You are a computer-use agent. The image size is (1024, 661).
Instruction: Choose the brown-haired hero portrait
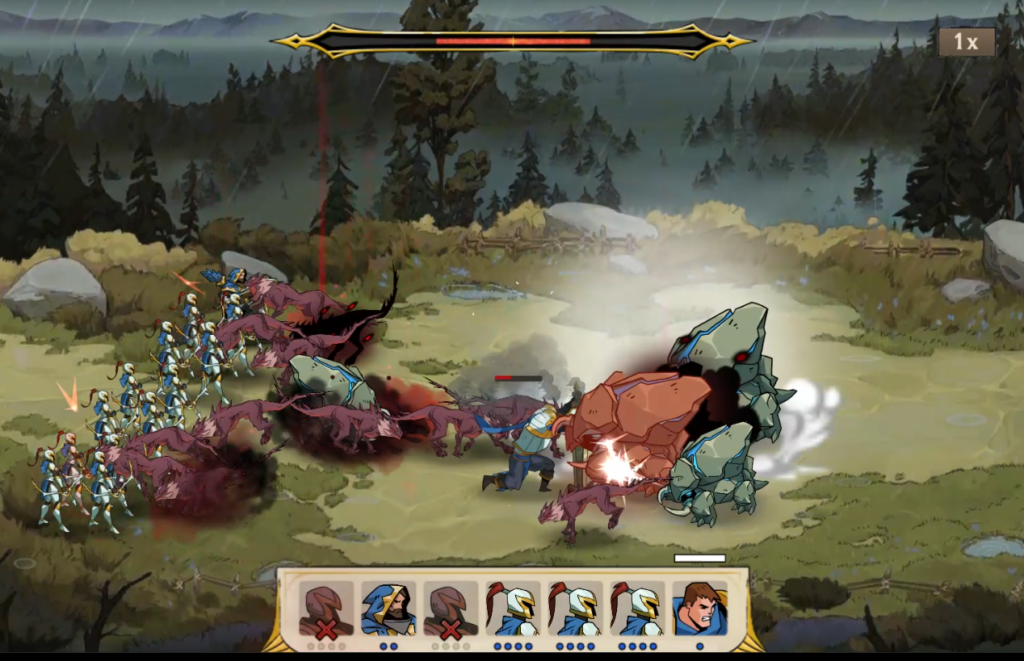tap(699, 607)
